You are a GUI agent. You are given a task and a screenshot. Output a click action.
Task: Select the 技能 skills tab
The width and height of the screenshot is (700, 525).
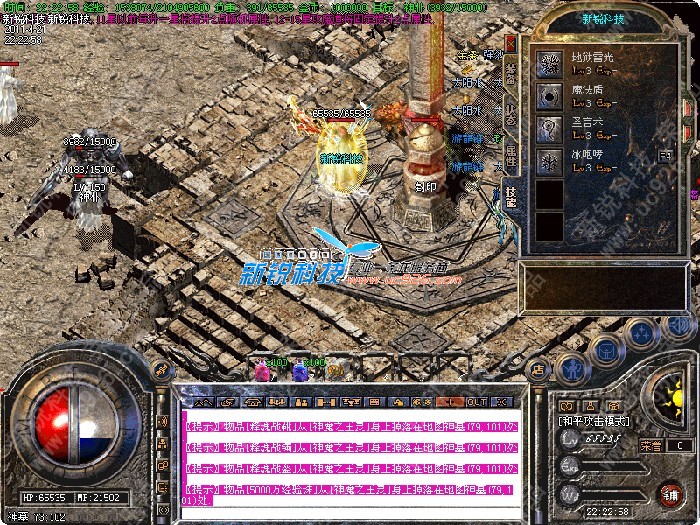coord(511,197)
